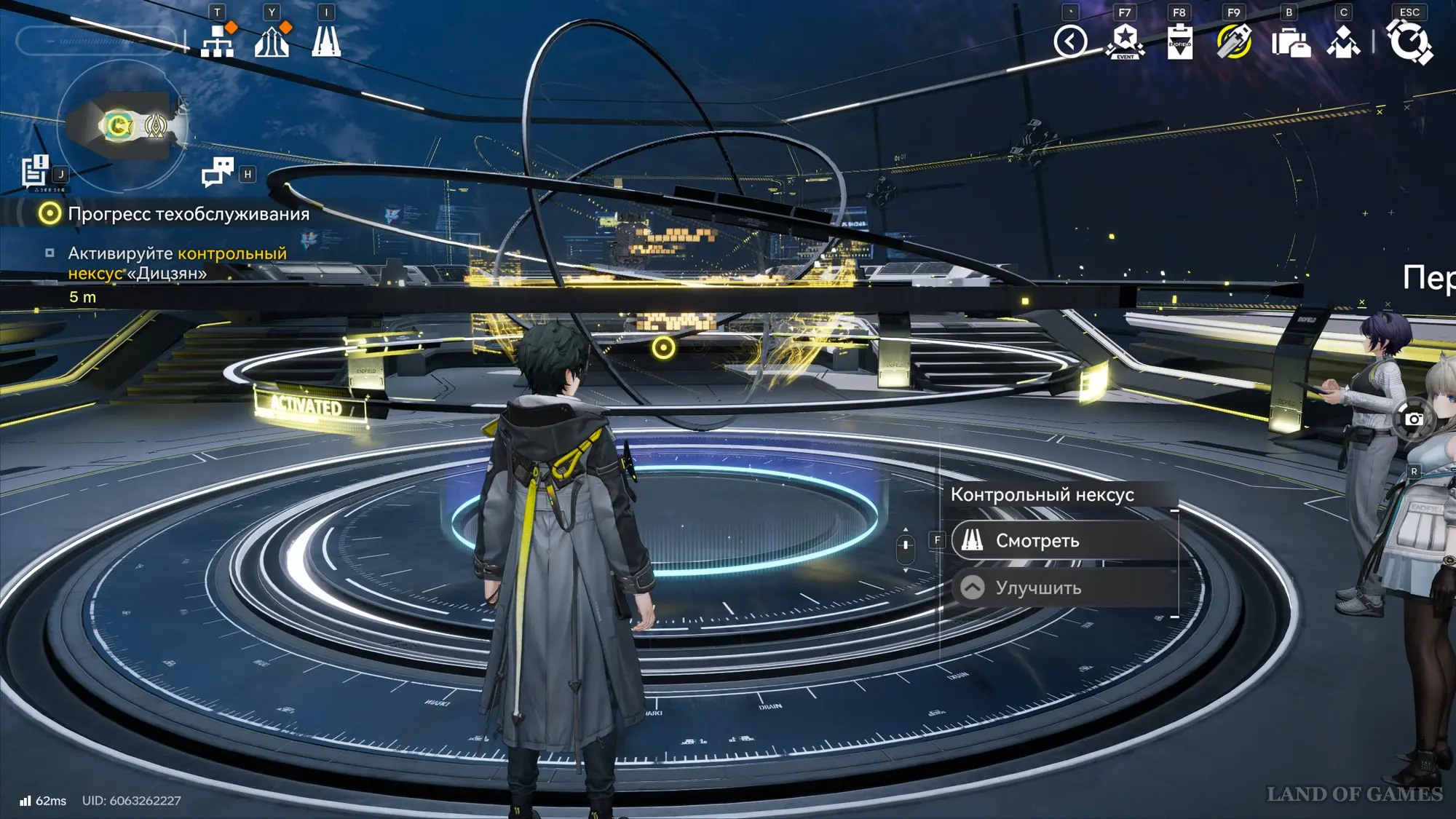Select the Улучшить upgrade option
This screenshot has height=819, width=1456.
pos(1063,587)
